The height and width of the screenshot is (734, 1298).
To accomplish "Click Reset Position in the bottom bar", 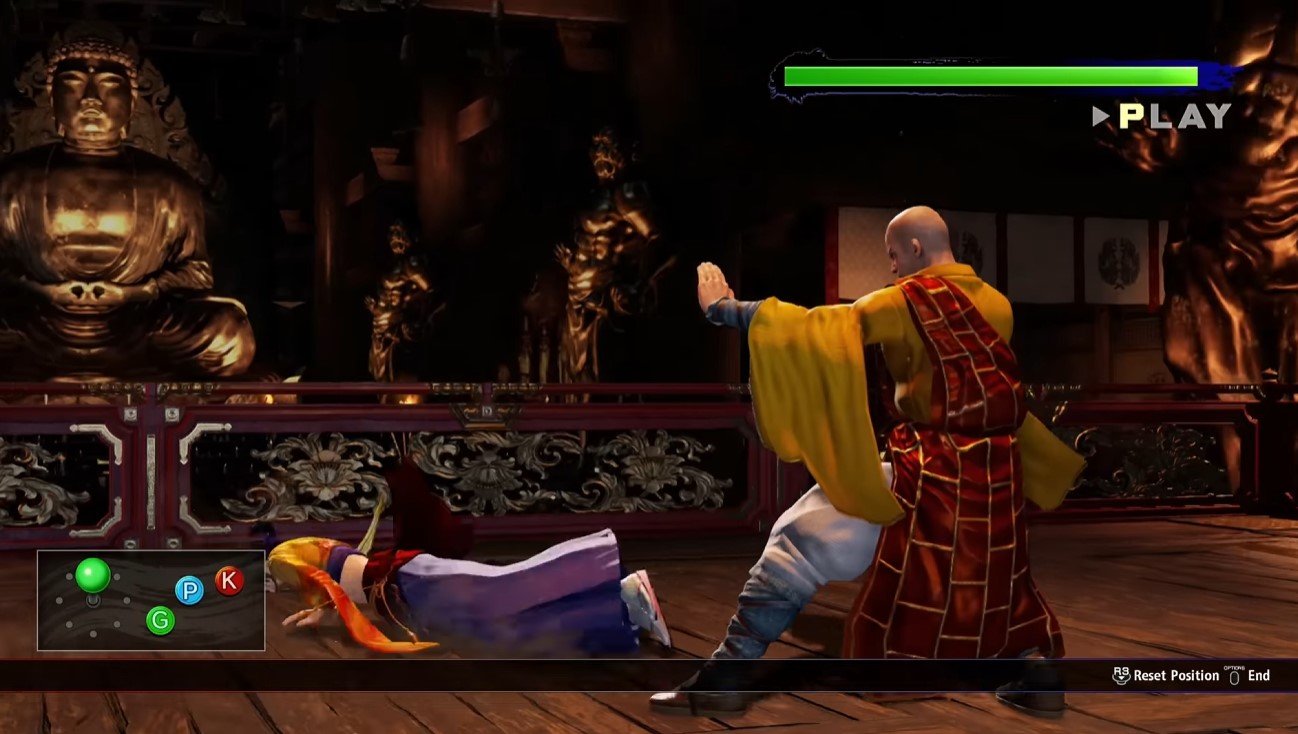I will coord(1176,676).
